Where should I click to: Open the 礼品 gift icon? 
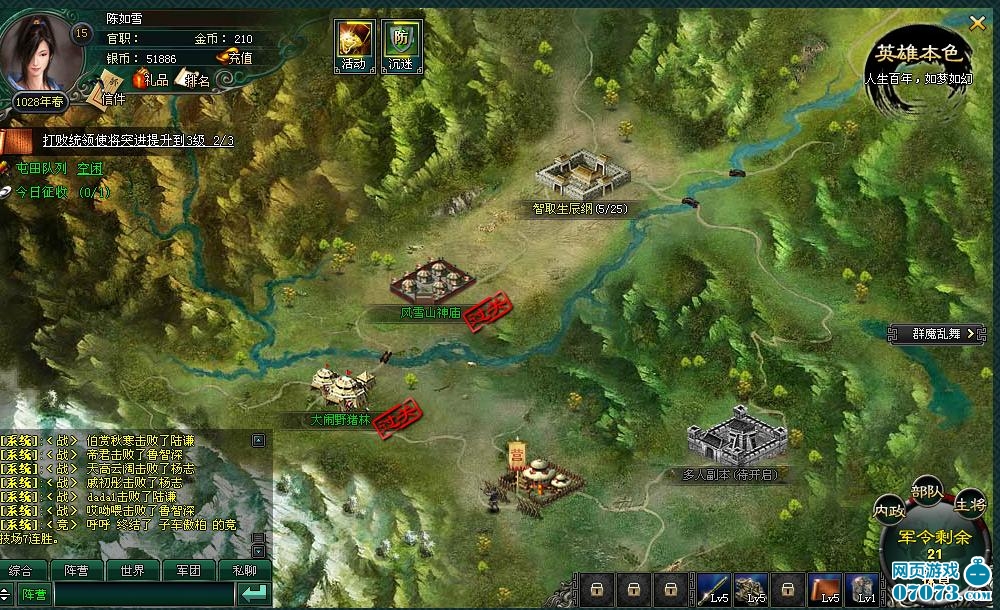[152, 79]
